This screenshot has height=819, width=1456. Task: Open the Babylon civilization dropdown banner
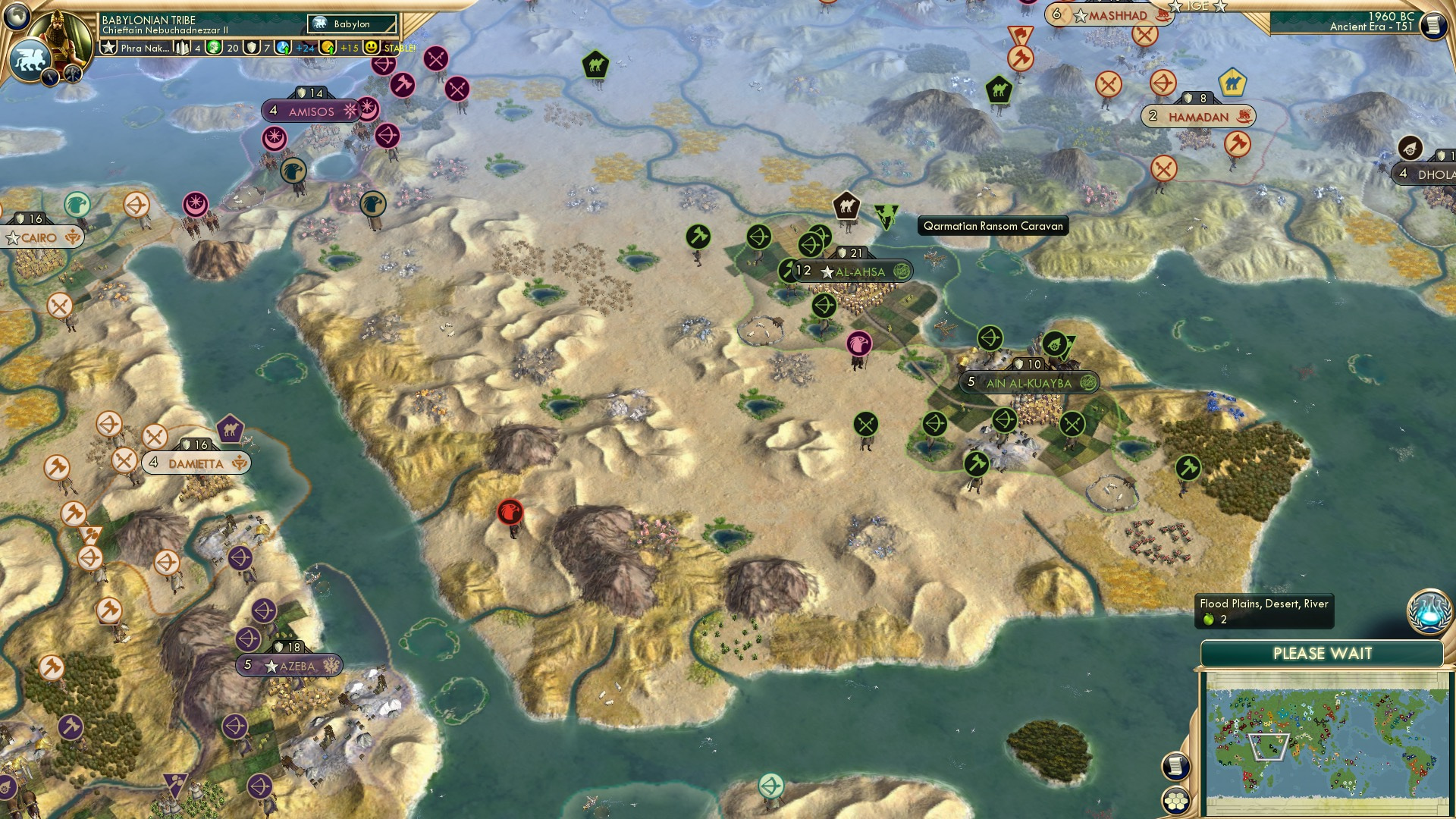click(350, 24)
